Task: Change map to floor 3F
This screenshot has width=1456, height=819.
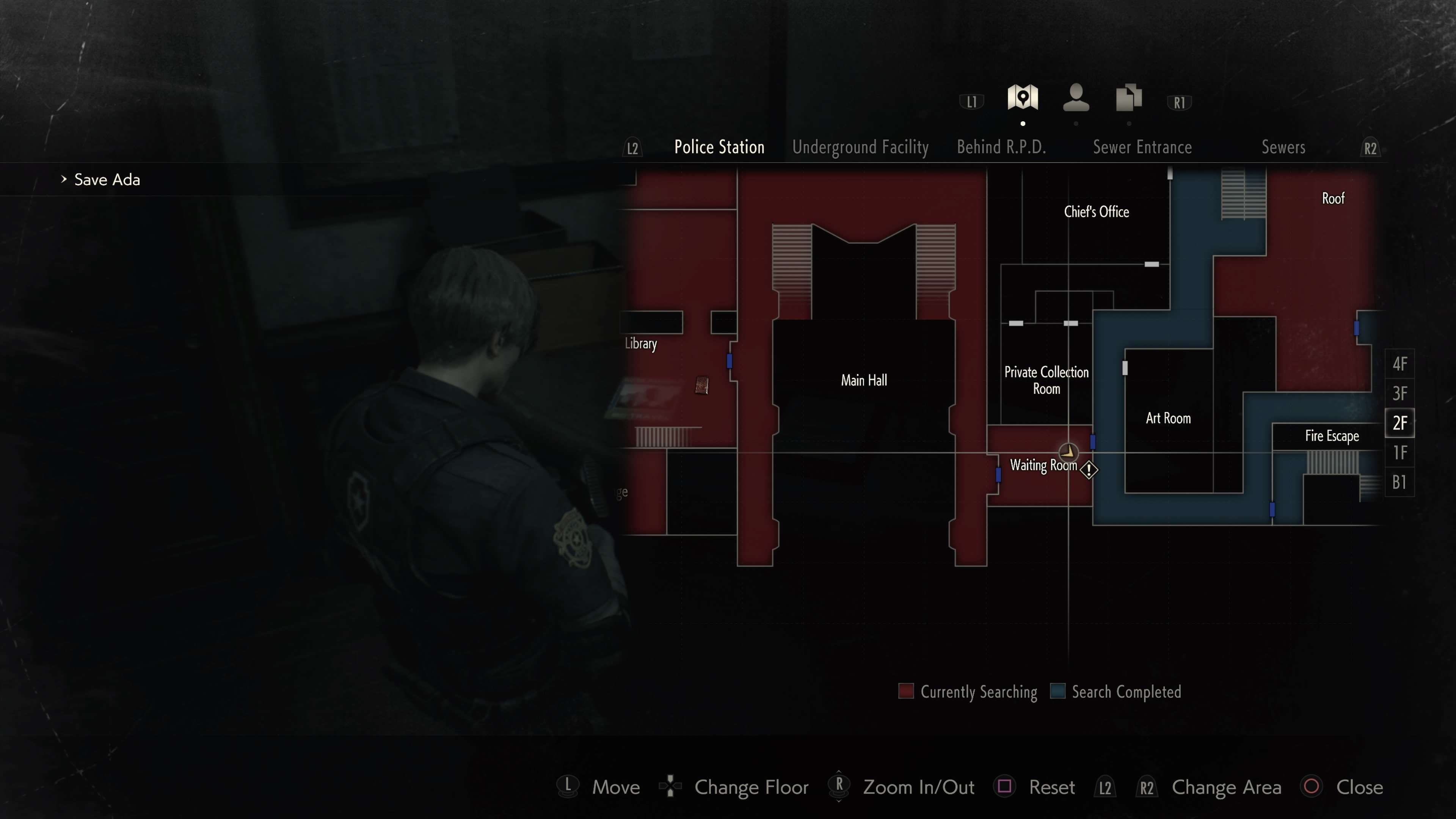Action: tap(1400, 394)
